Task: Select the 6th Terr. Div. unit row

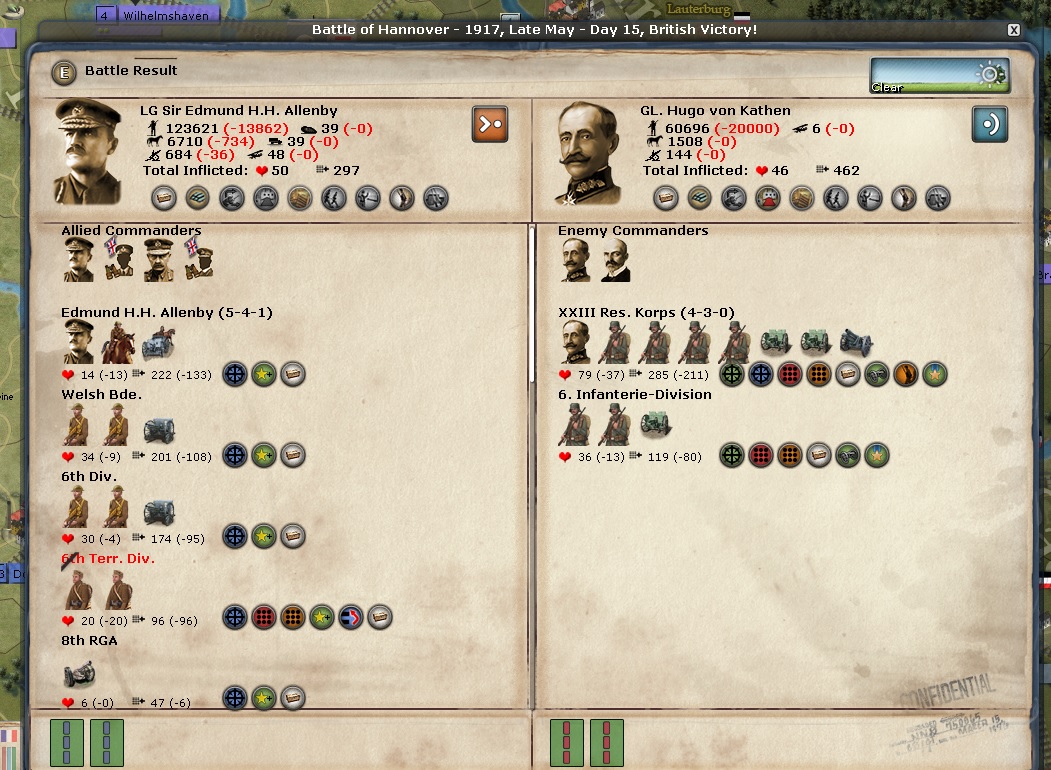Action: pos(108,559)
